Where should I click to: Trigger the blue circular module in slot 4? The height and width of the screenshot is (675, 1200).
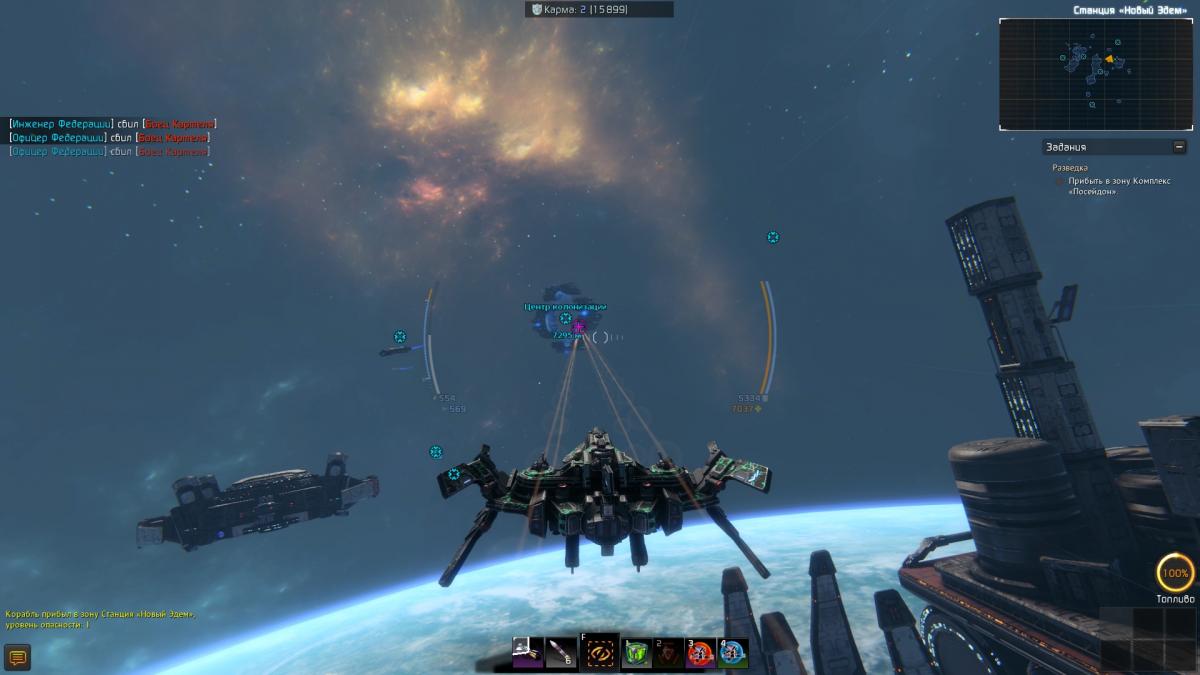click(x=733, y=653)
